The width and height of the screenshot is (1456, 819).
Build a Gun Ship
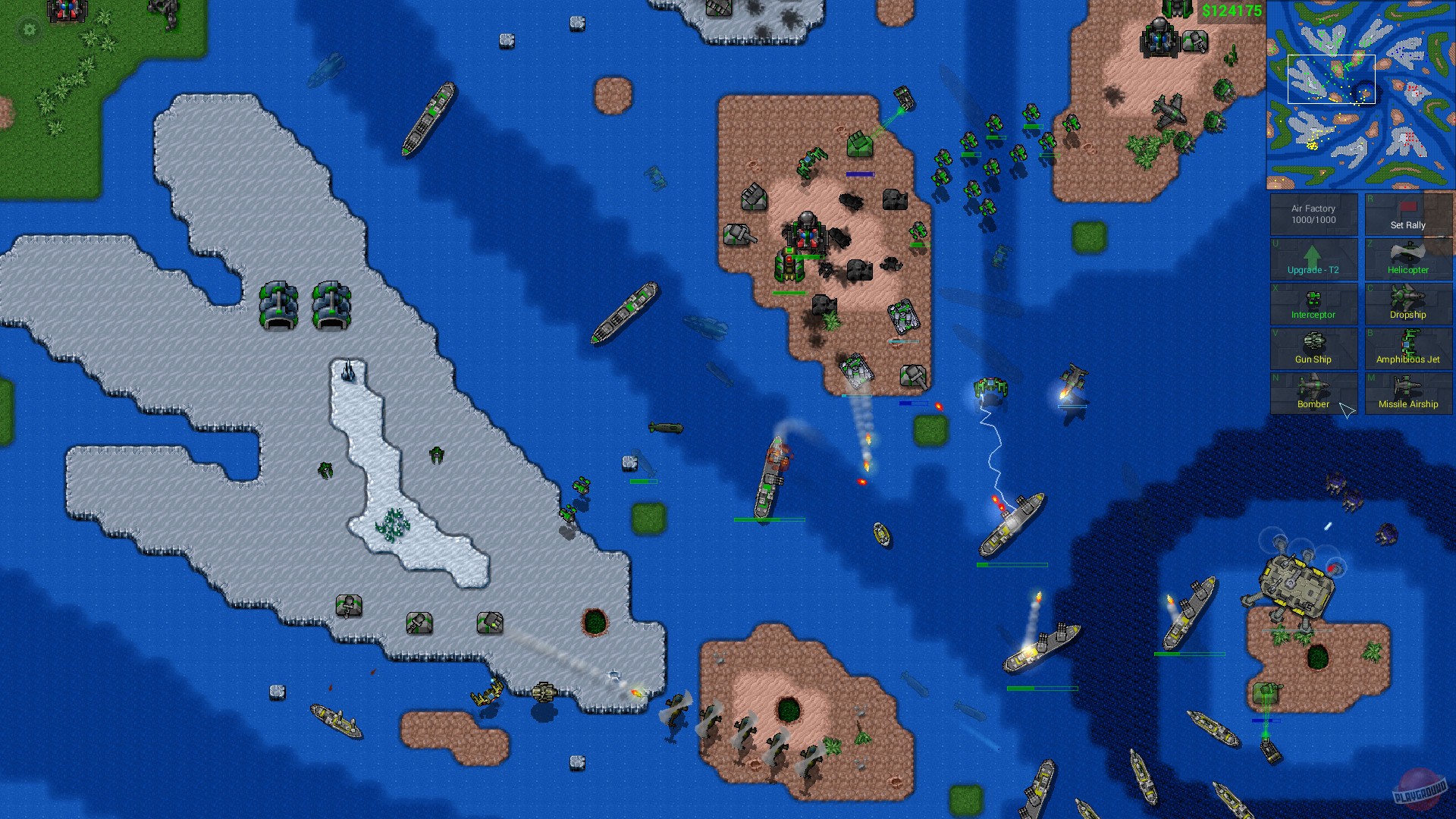point(1314,350)
